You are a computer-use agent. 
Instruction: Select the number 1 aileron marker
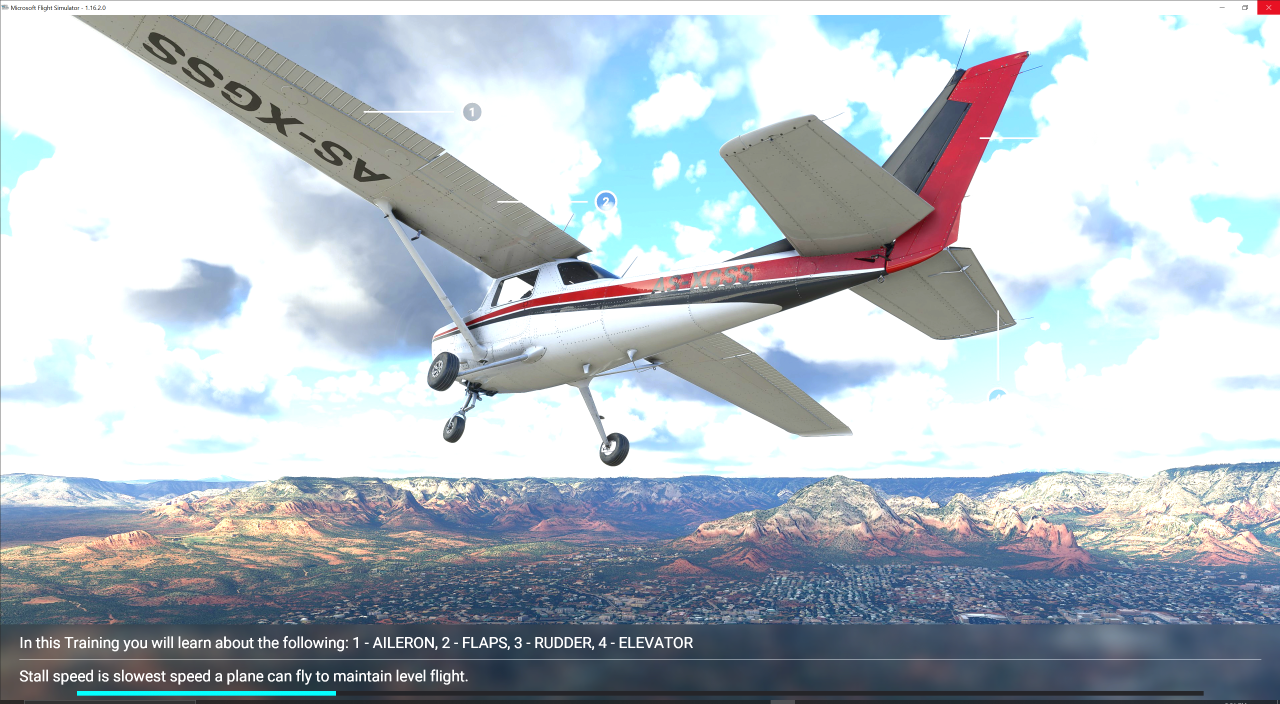pos(472,112)
